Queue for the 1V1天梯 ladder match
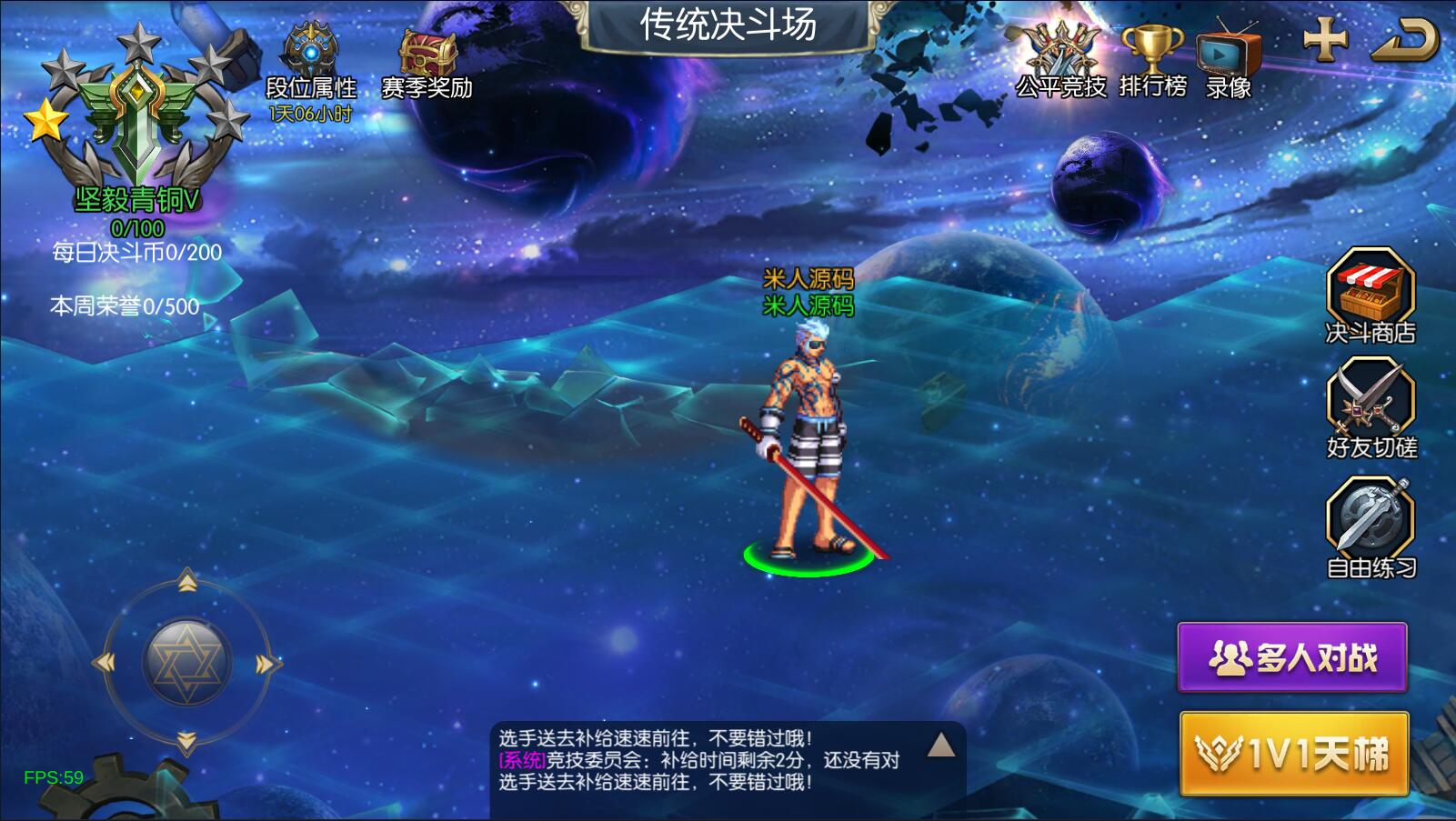Image resolution: width=1456 pixels, height=821 pixels. coord(1293,754)
